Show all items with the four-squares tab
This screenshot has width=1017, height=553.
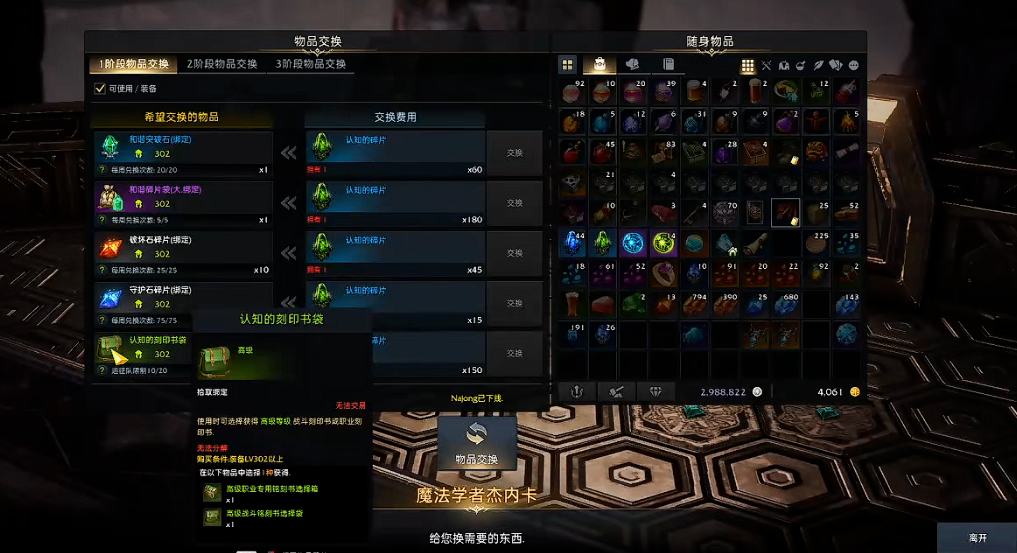pyautogui.click(x=567, y=64)
